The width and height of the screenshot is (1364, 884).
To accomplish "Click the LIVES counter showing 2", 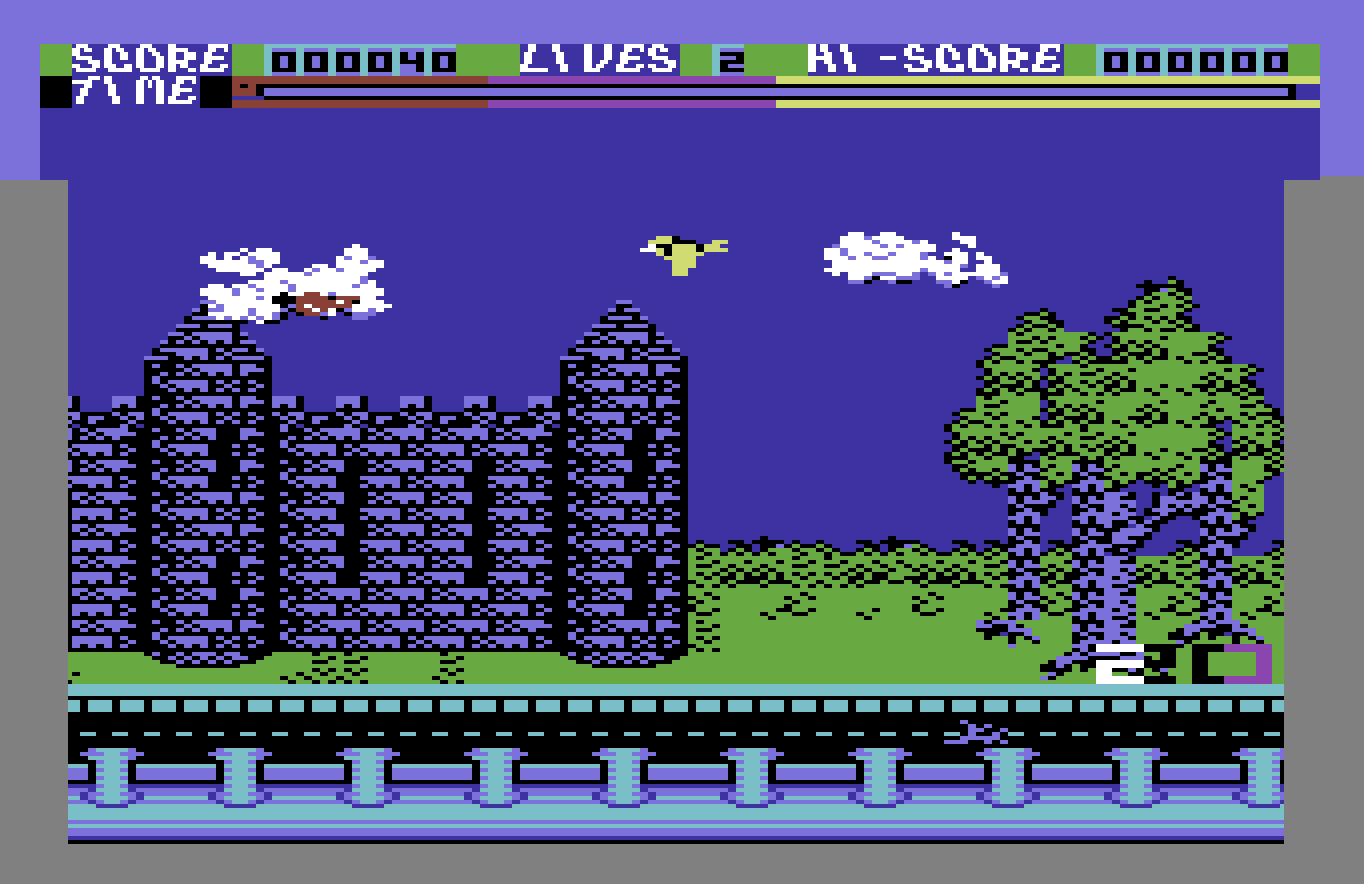I will pyautogui.click(x=727, y=58).
